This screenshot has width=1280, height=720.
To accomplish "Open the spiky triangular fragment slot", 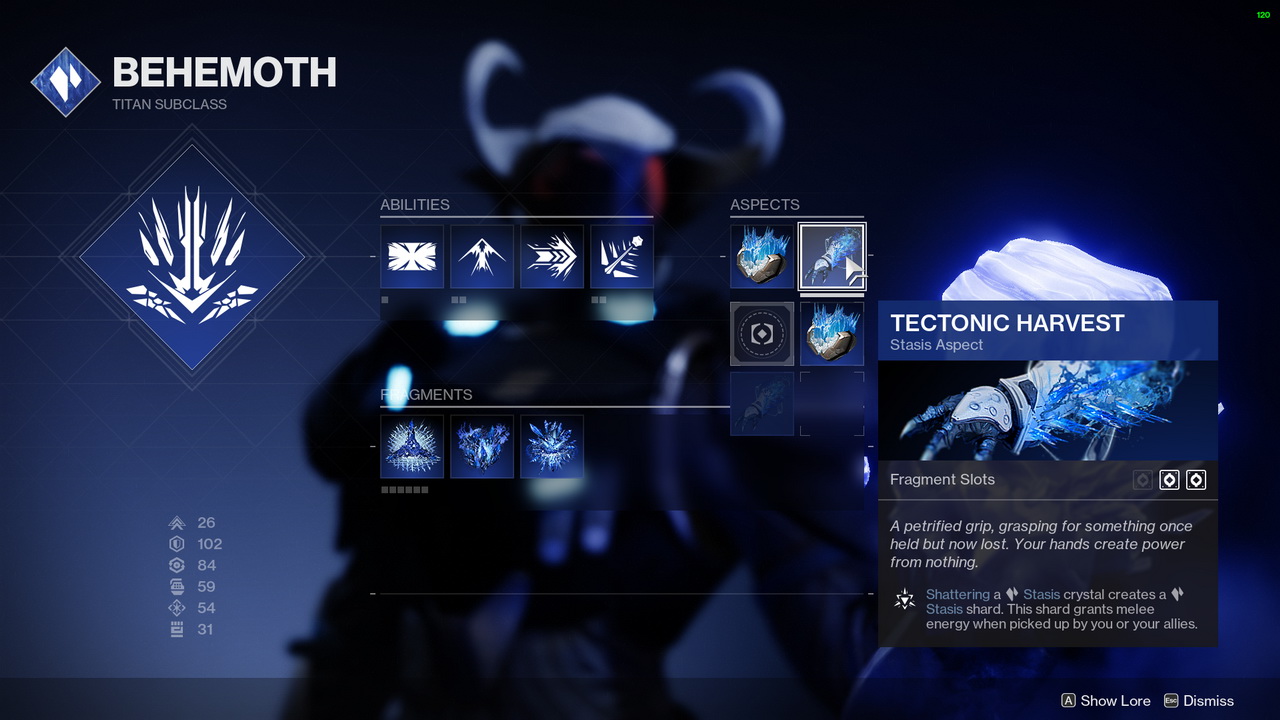I will (412, 447).
